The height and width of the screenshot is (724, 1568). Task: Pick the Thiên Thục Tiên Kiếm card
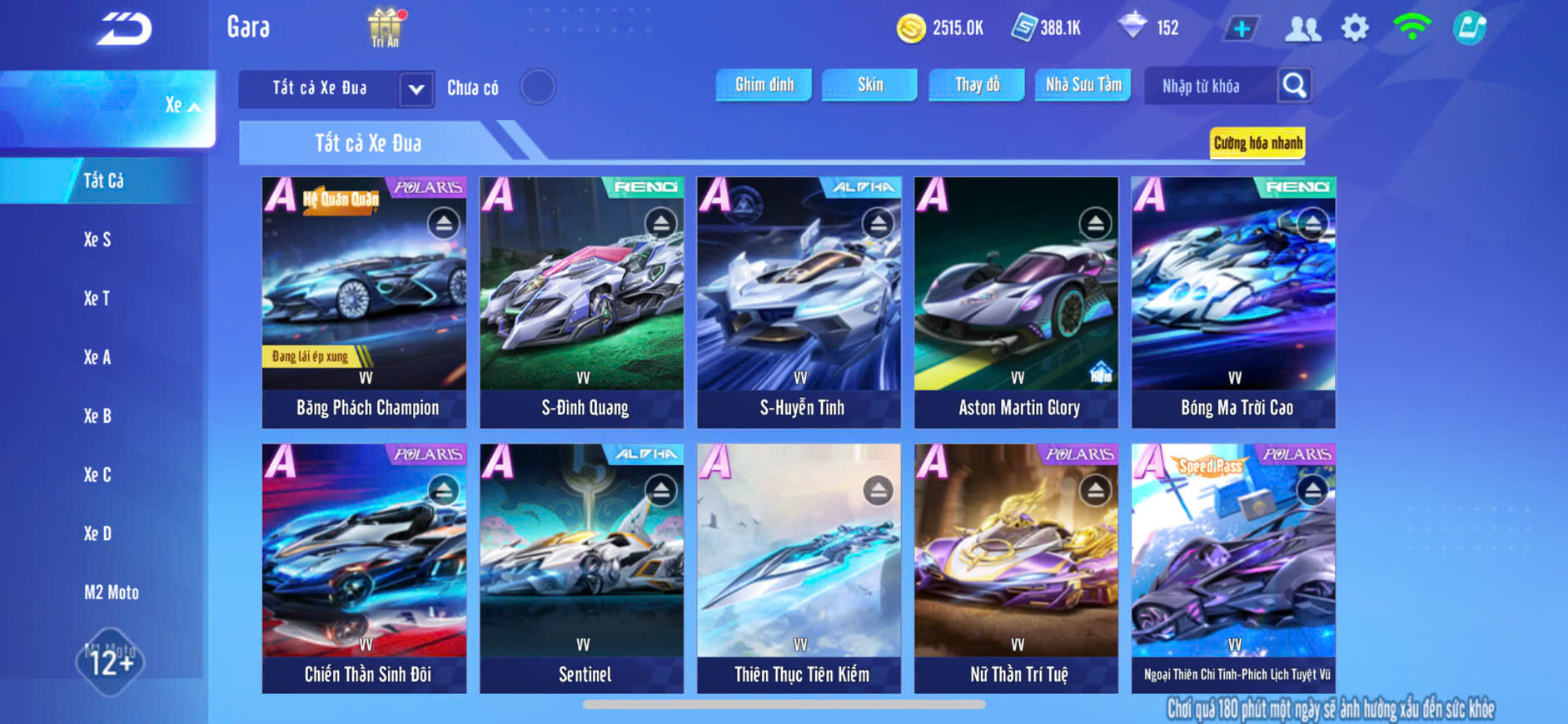coord(799,568)
